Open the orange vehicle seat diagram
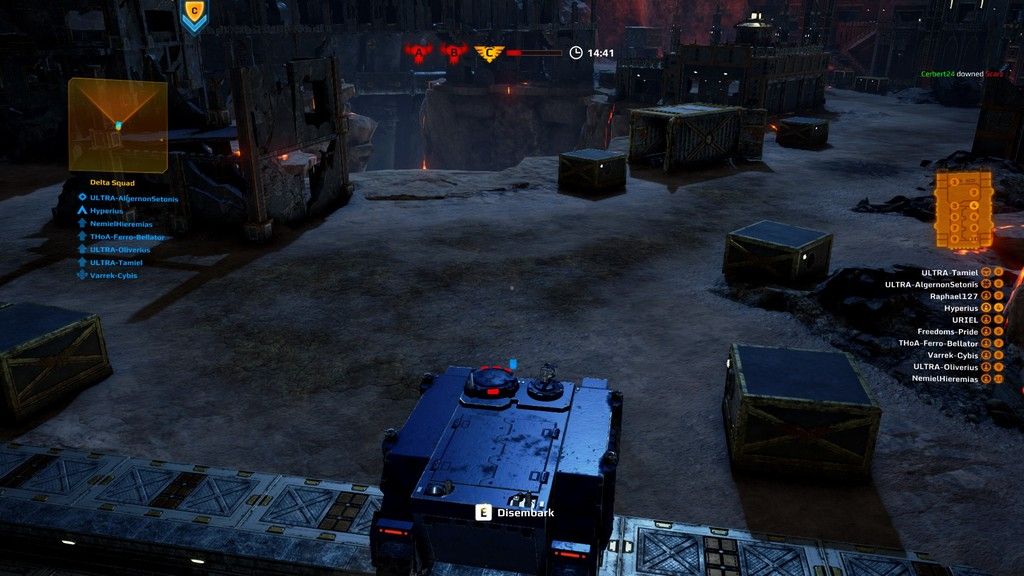The height and width of the screenshot is (576, 1024). (963, 209)
